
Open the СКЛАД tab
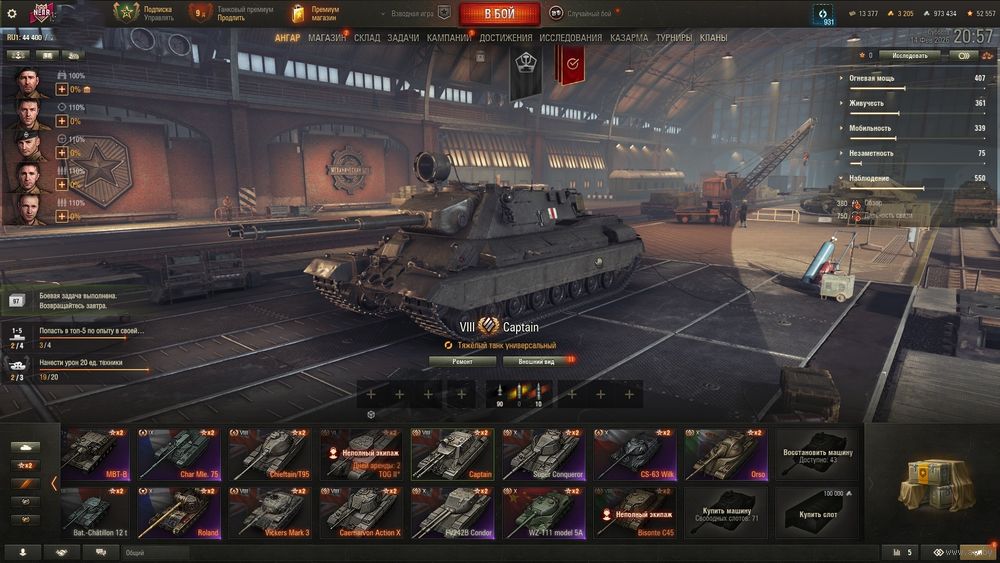click(x=367, y=38)
